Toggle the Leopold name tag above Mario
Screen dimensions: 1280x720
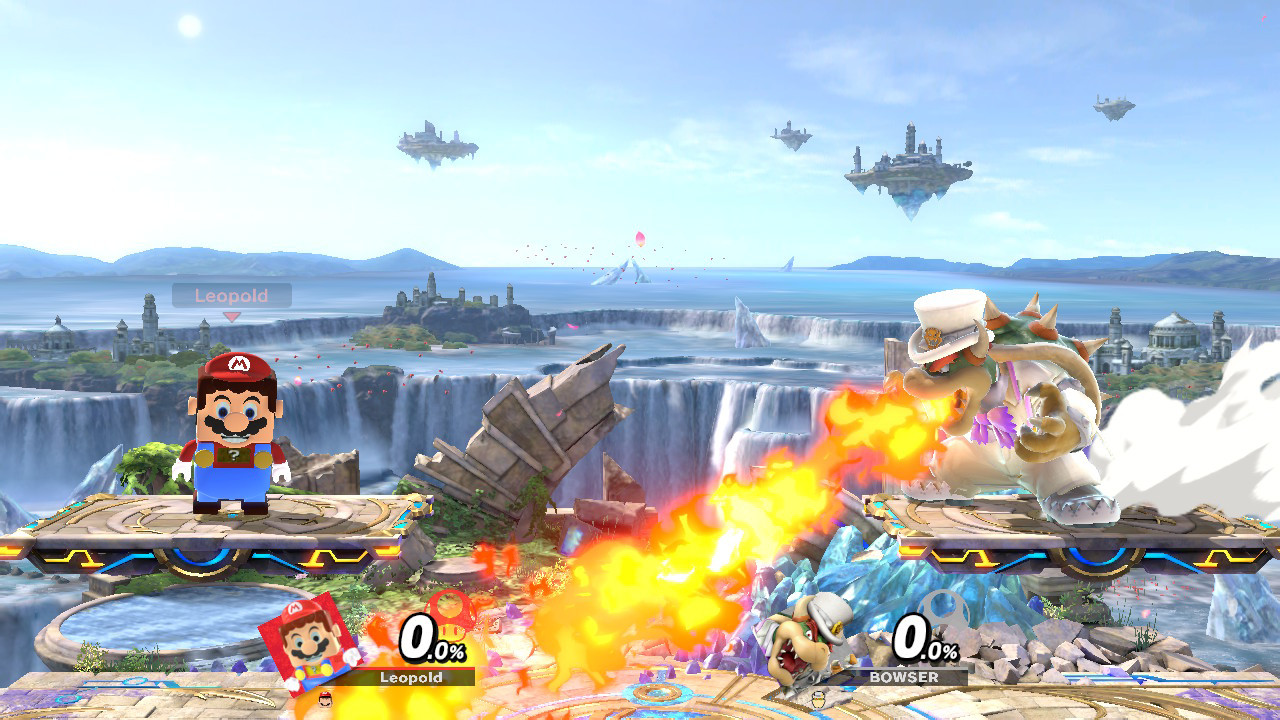point(233,295)
